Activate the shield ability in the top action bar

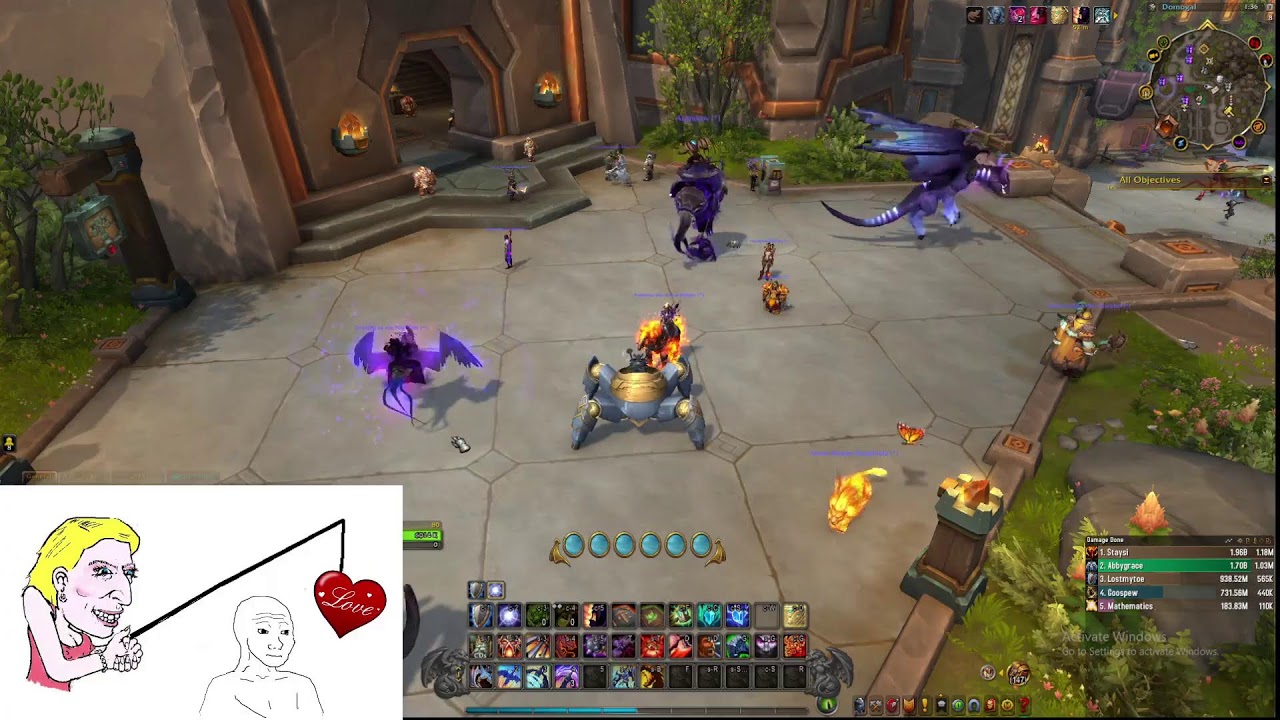(481, 616)
